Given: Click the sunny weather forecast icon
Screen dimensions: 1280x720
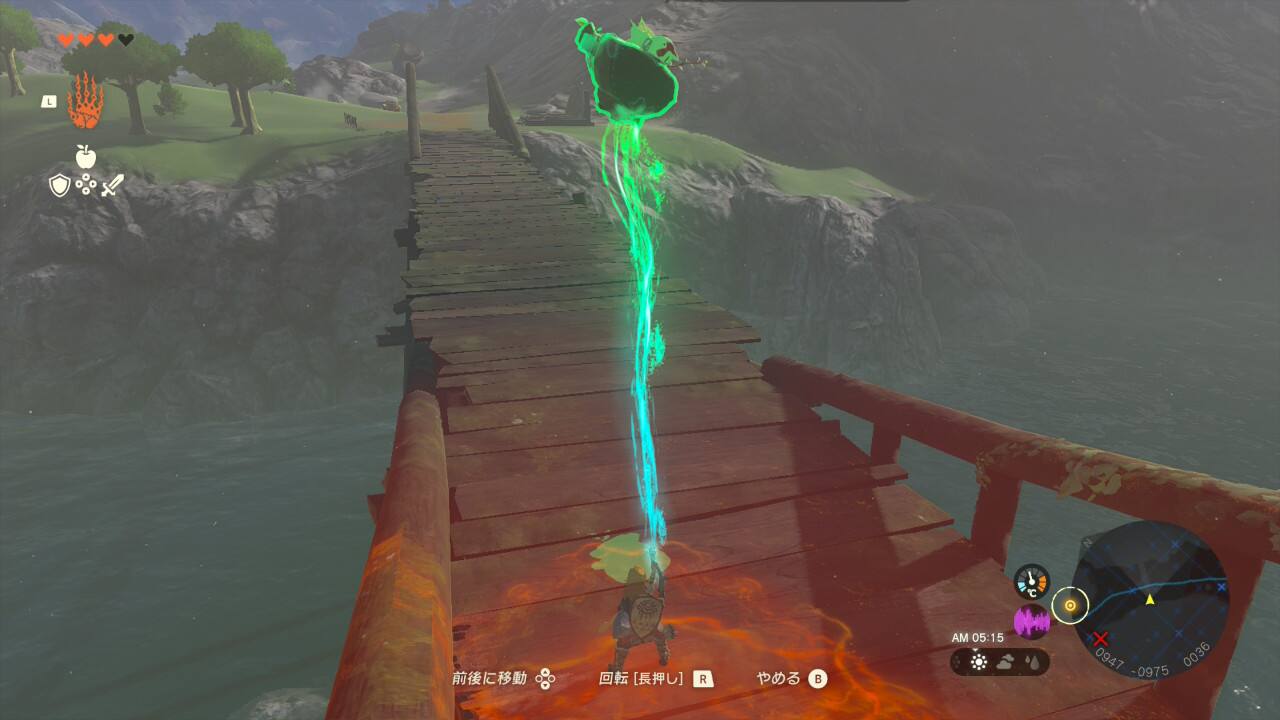Looking at the screenshot, I should coord(978,662).
